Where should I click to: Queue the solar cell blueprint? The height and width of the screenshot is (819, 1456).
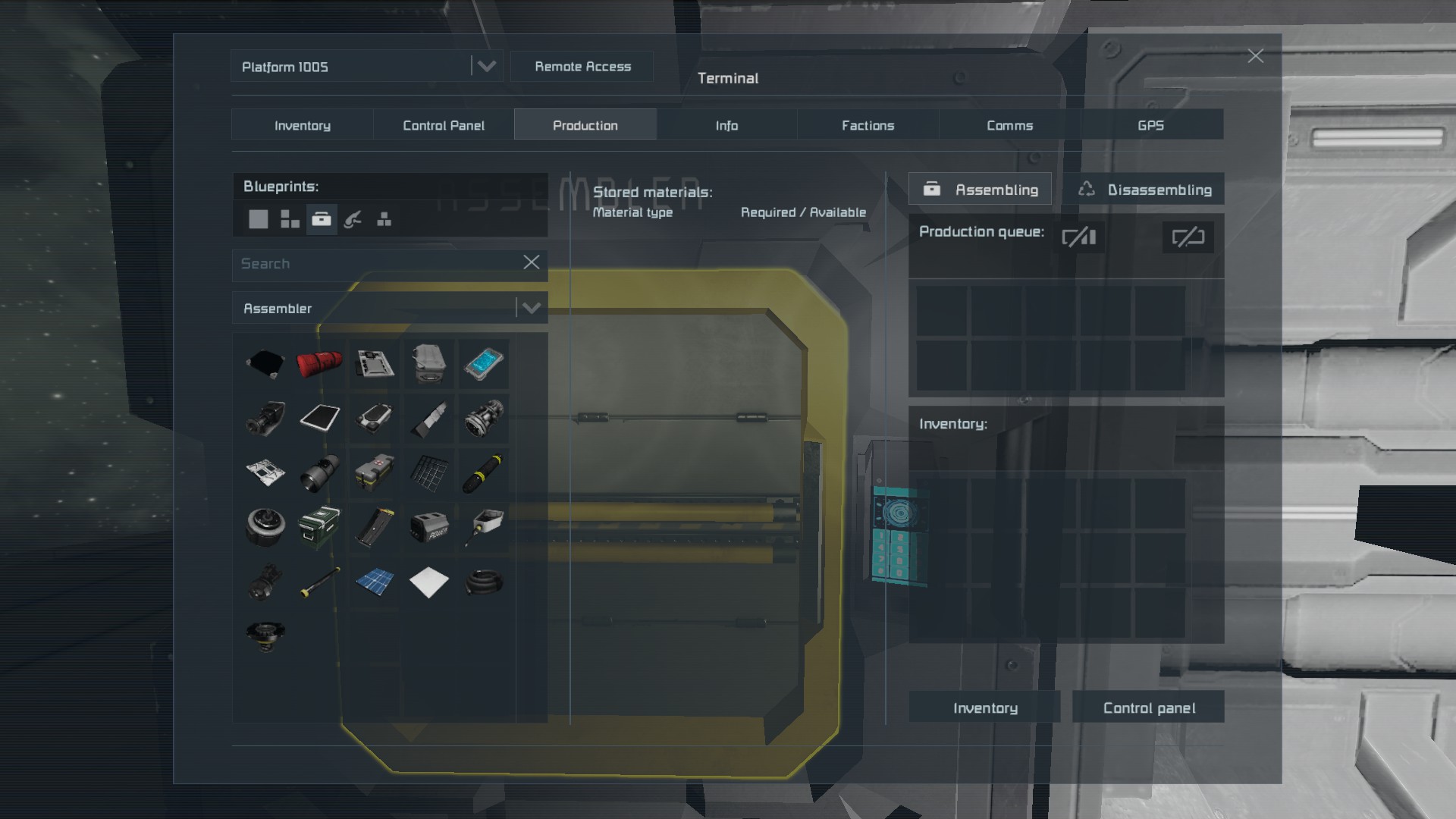tap(375, 582)
